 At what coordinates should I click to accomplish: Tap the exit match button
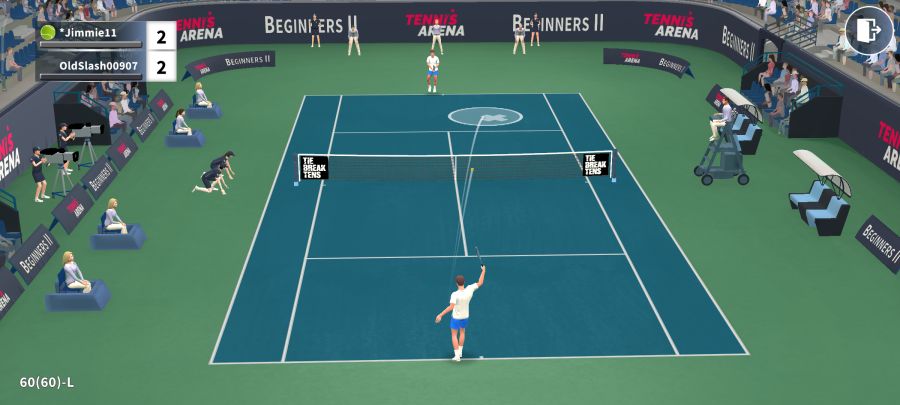click(868, 31)
